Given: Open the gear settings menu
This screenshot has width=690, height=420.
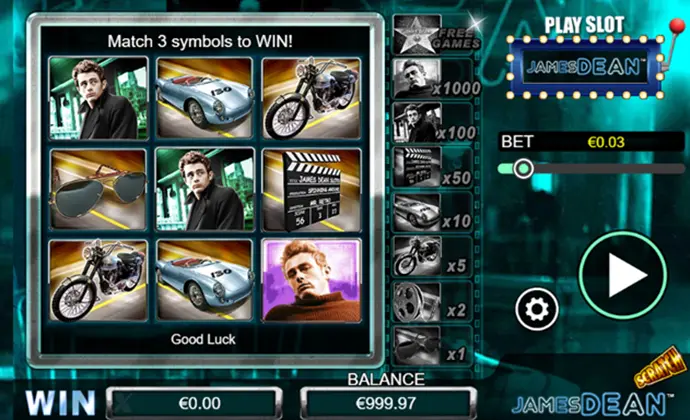Looking at the screenshot, I should 534,309.
